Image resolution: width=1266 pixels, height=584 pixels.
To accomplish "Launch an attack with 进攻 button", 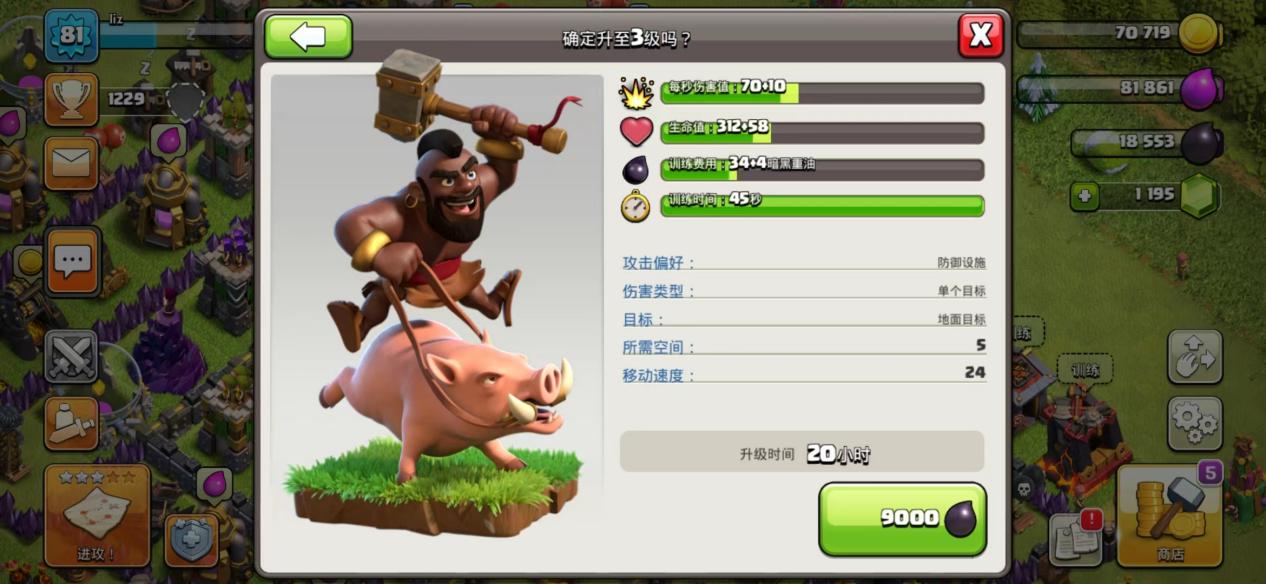I will 96,516.
